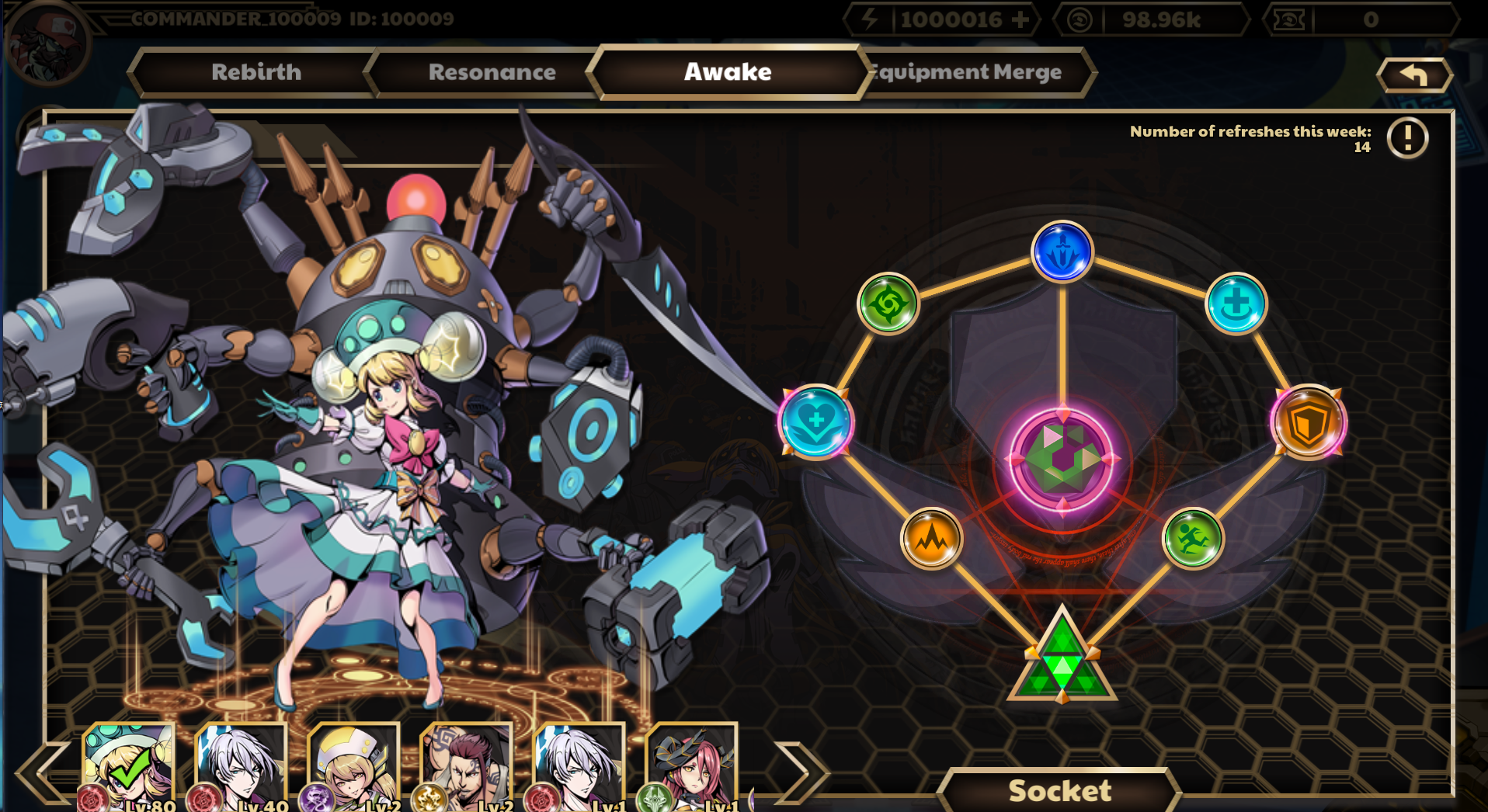
Task: Select the cyan cross rune node
Action: 1236,304
